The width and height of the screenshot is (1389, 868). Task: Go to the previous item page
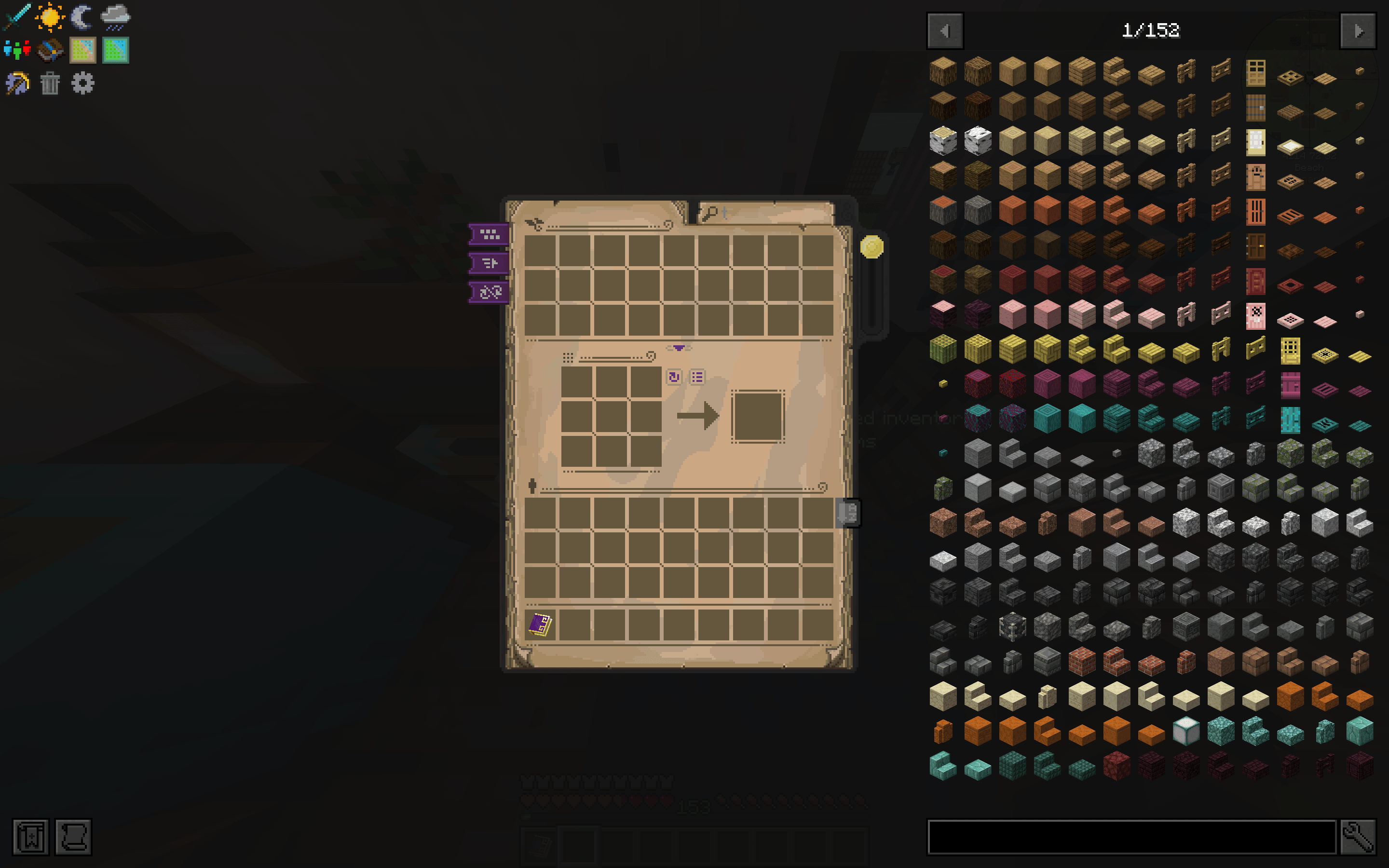click(945, 31)
